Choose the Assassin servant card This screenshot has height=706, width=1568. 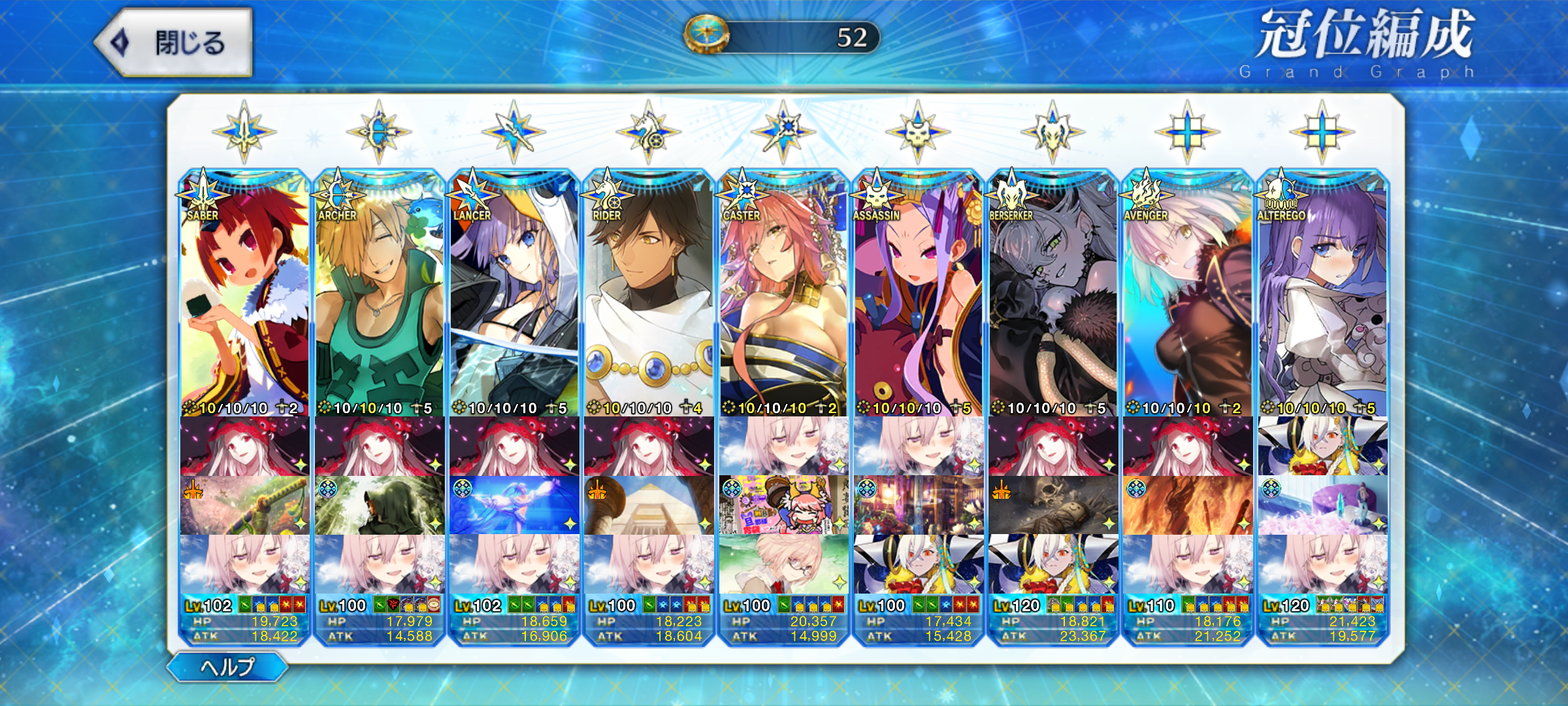pos(918,294)
